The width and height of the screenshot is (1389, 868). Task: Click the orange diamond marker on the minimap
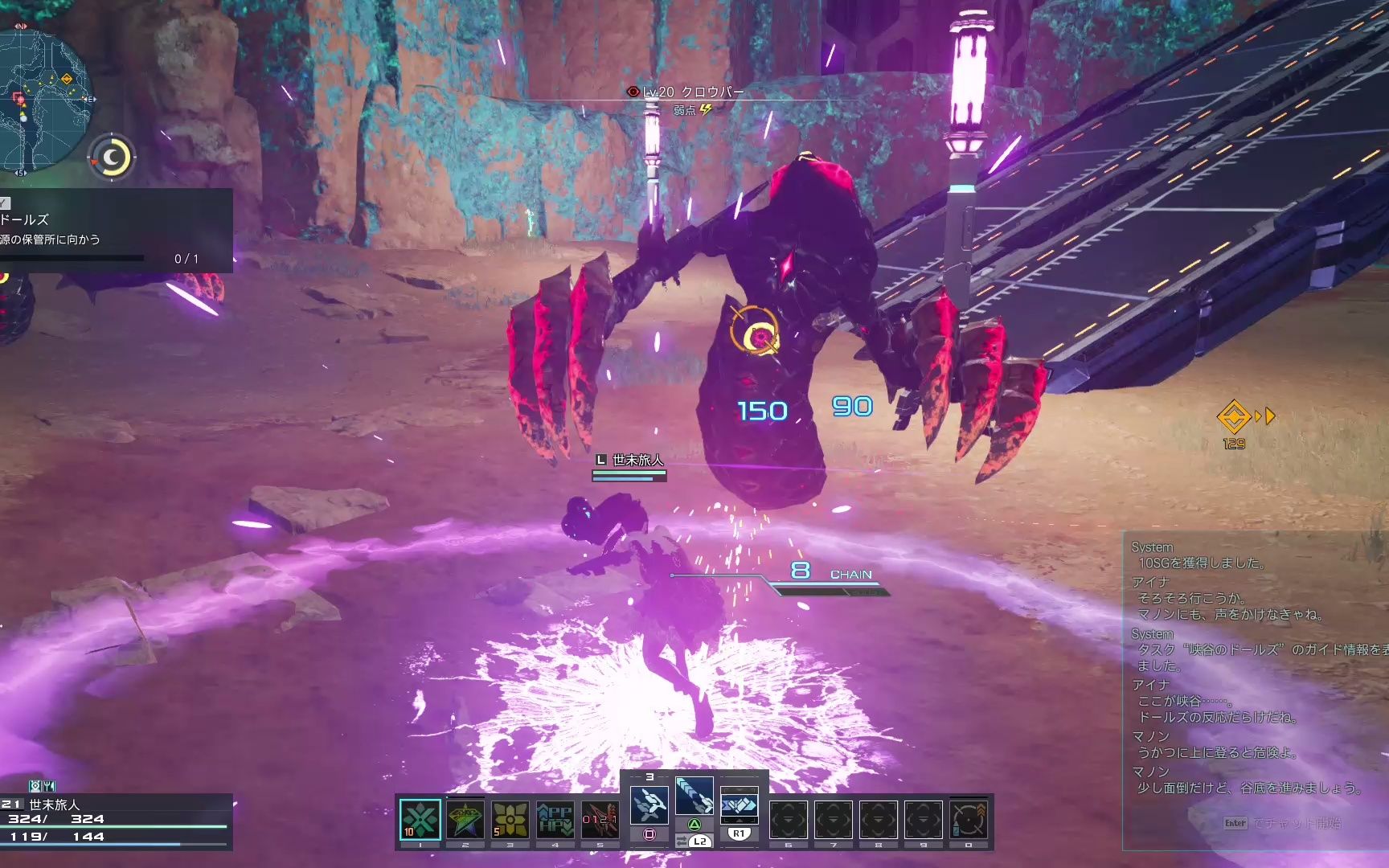point(67,79)
